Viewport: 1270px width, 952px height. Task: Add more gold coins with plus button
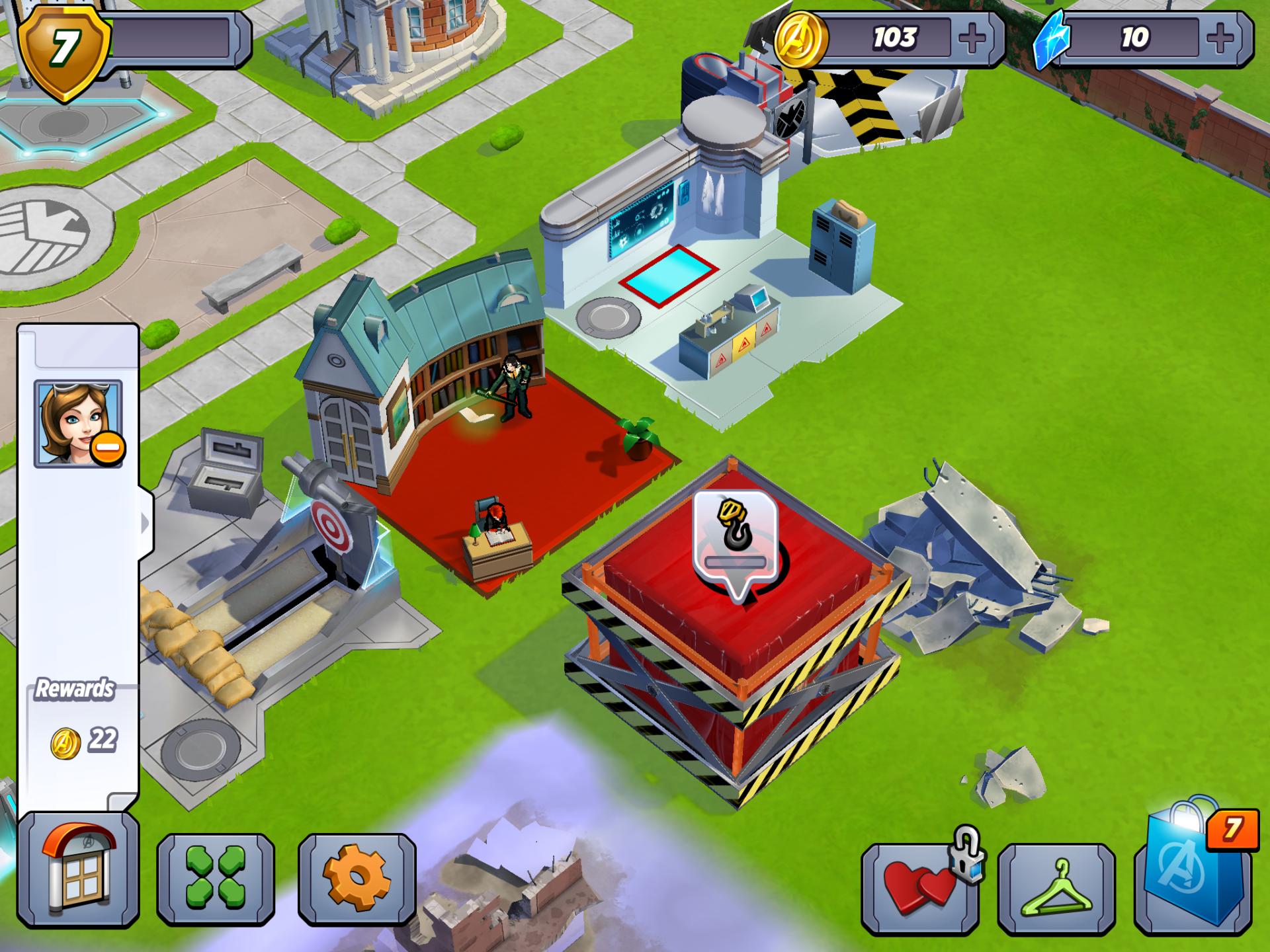point(972,38)
